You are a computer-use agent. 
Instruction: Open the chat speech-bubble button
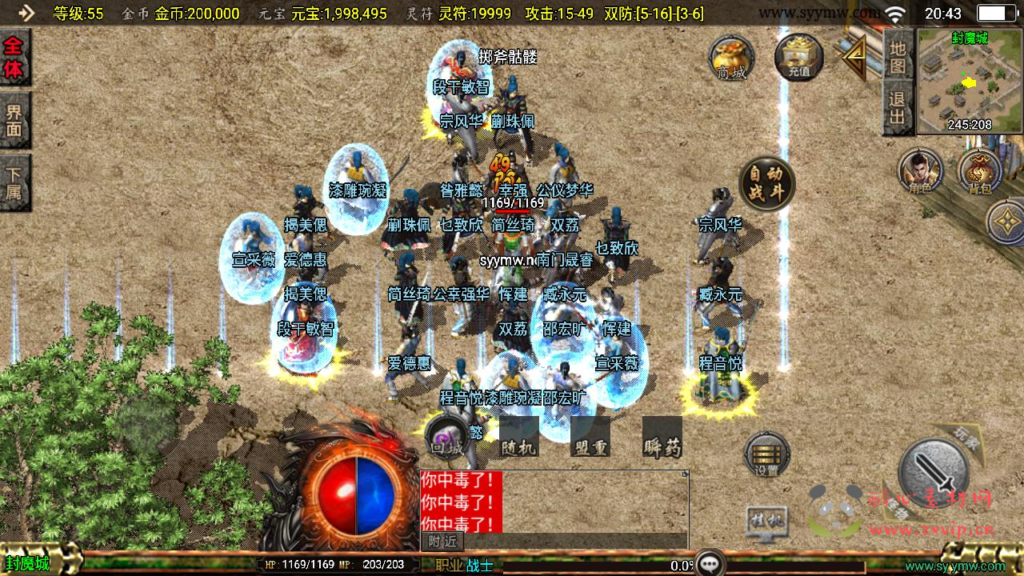(x=710, y=563)
